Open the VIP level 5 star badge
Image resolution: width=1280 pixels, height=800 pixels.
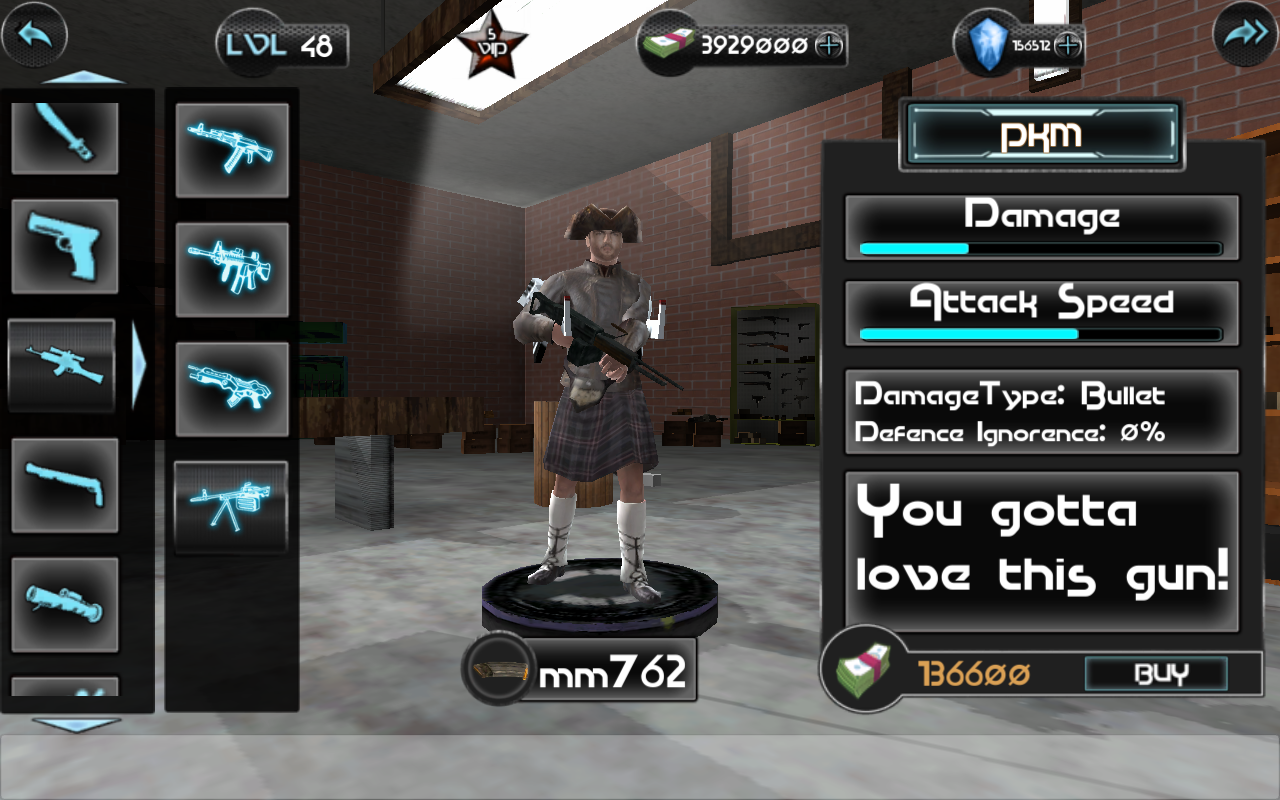click(492, 43)
